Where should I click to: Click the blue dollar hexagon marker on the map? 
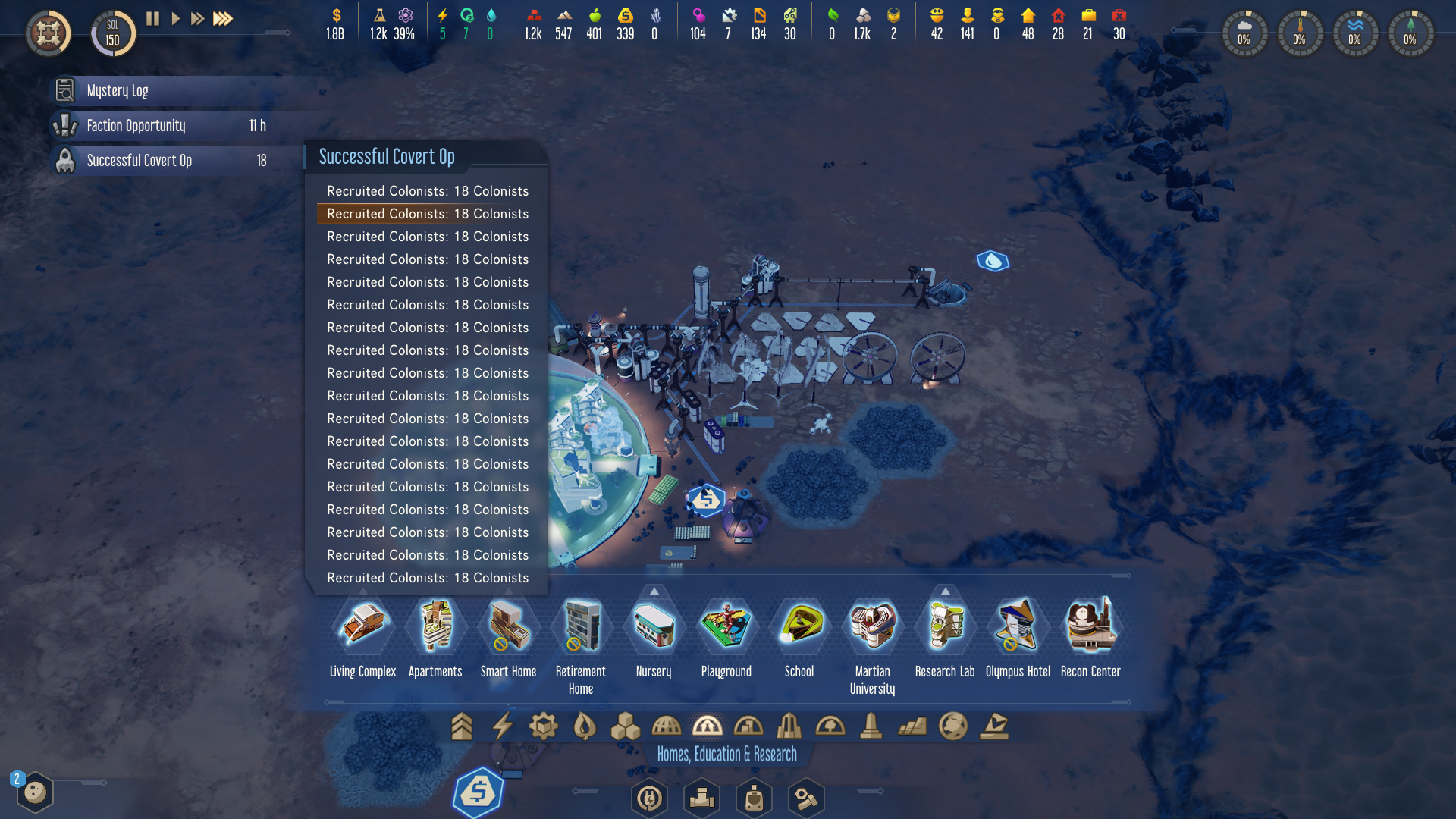[x=707, y=498]
